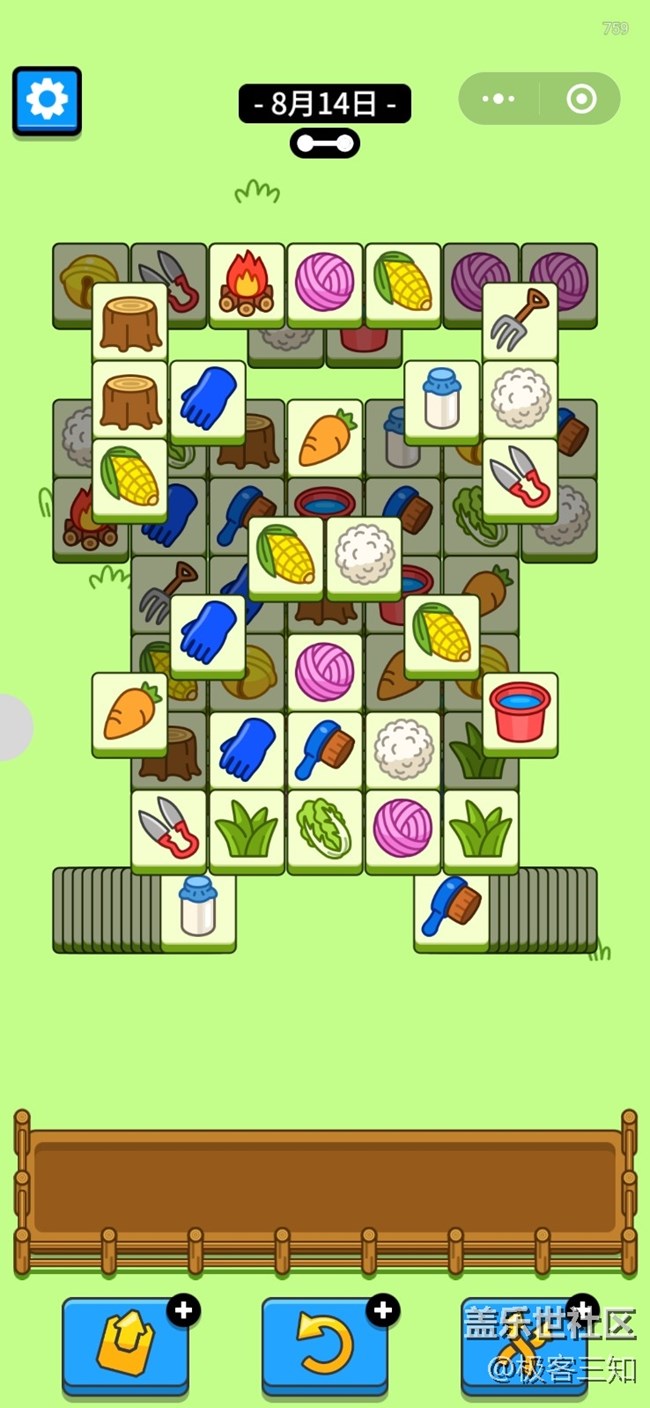
Task: Close the mini-program with the circle button
Action: click(581, 99)
